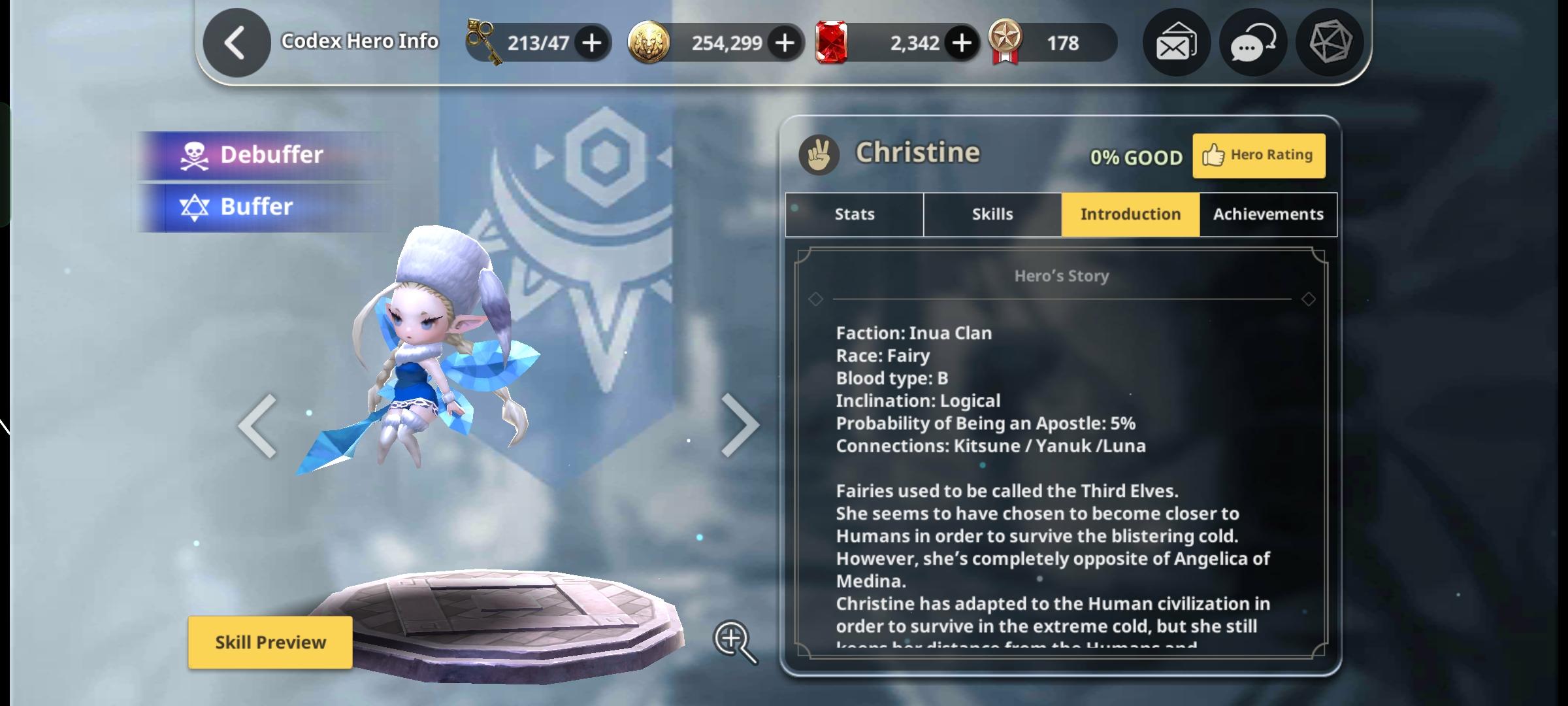Click the dice icon in the top right
This screenshot has height=706, width=1568.
[x=1330, y=42]
